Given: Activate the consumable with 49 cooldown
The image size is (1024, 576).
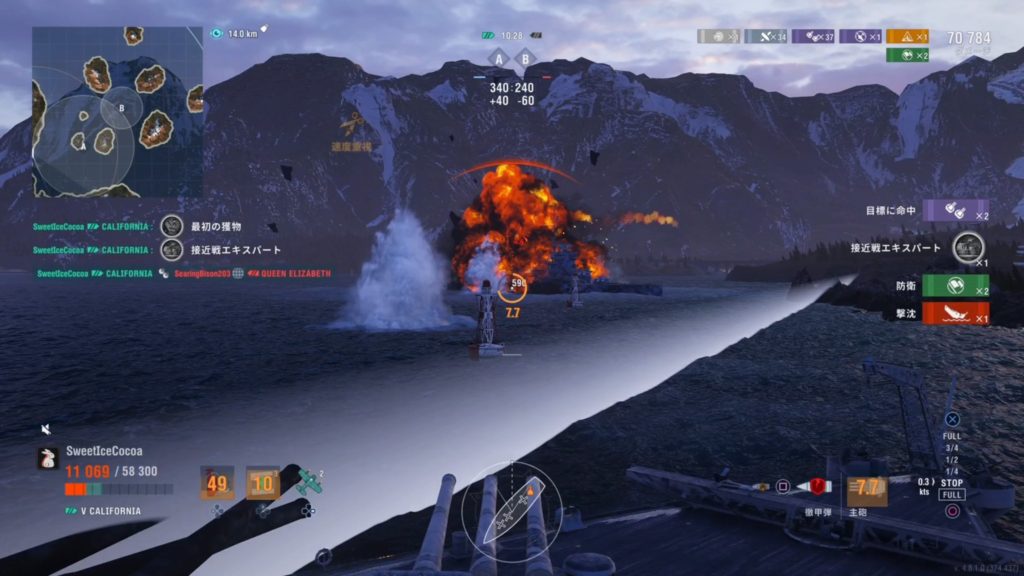Looking at the screenshot, I should (217, 484).
